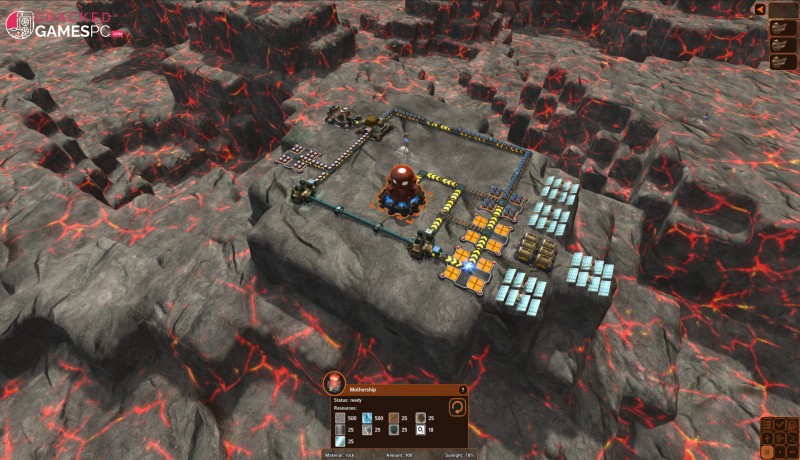
Task: Activate fast-forward game speed
Action: (x=792, y=452)
